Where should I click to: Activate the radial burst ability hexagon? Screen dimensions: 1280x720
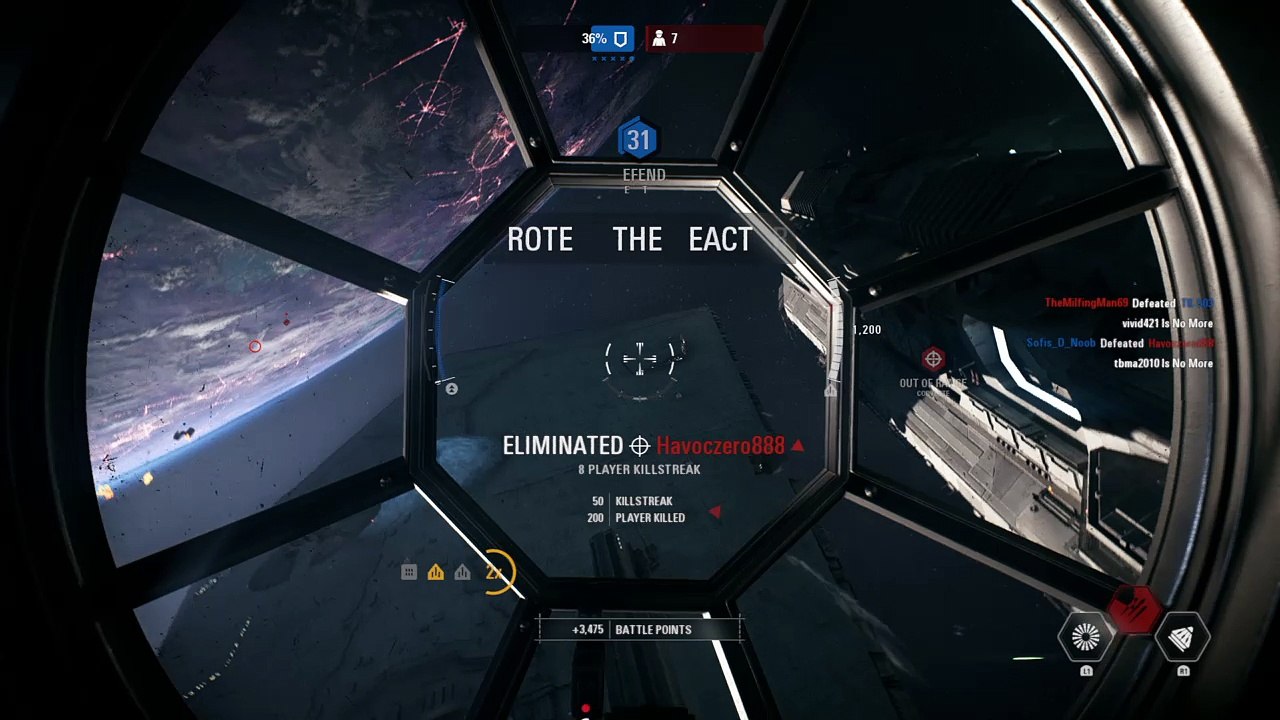coord(1086,637)
